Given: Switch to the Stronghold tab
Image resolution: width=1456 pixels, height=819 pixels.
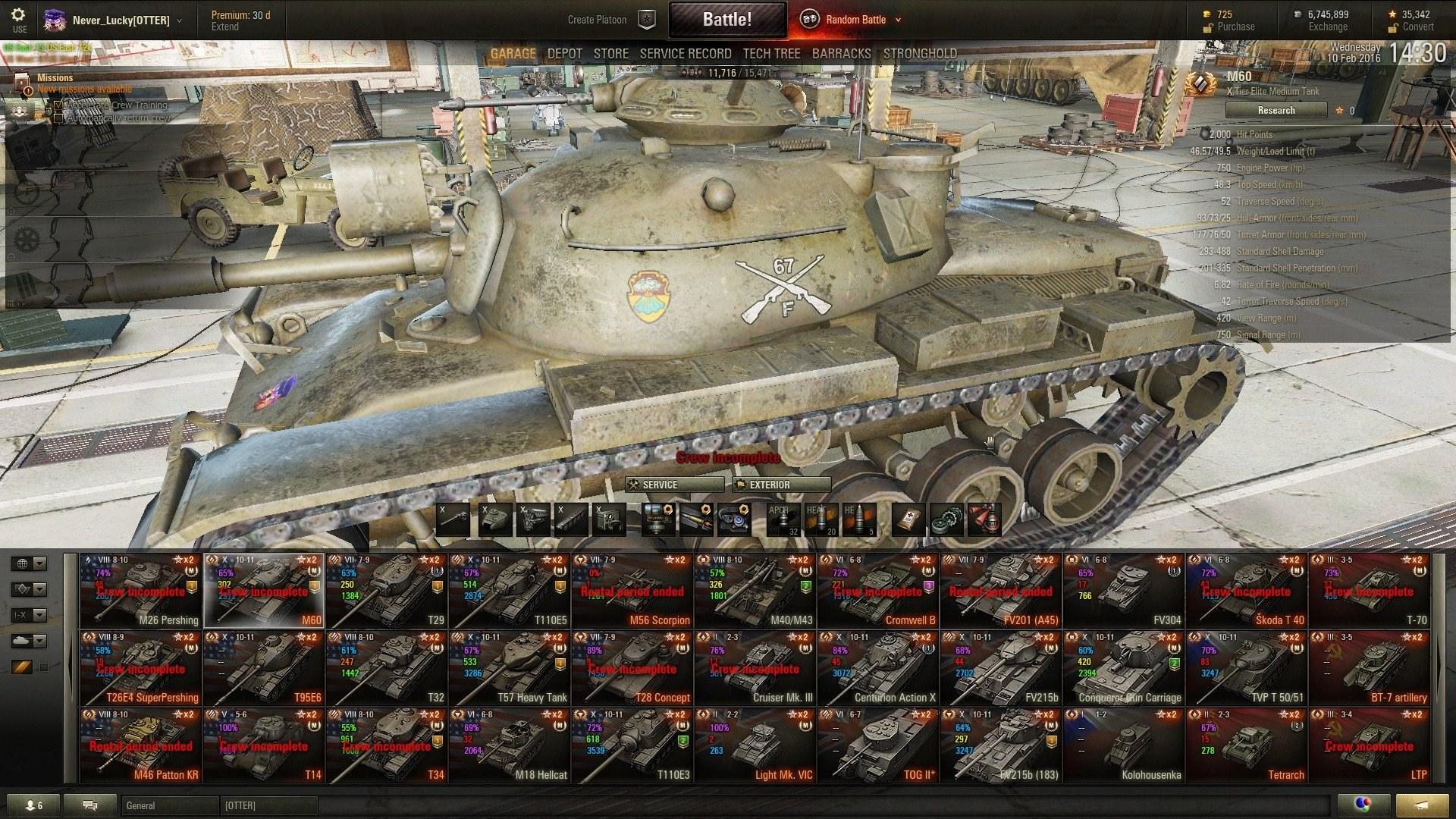Looking at the screenshot, I should point(919,54).
